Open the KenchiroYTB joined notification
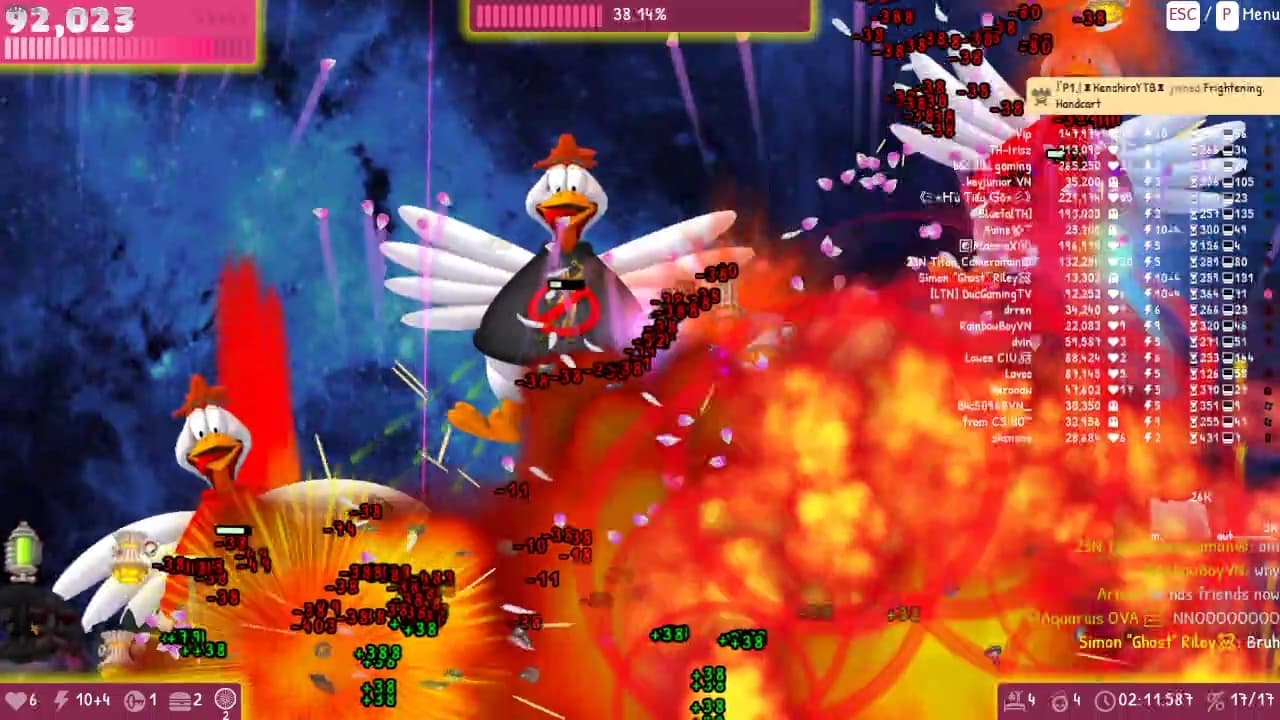 coord(1150,95)
